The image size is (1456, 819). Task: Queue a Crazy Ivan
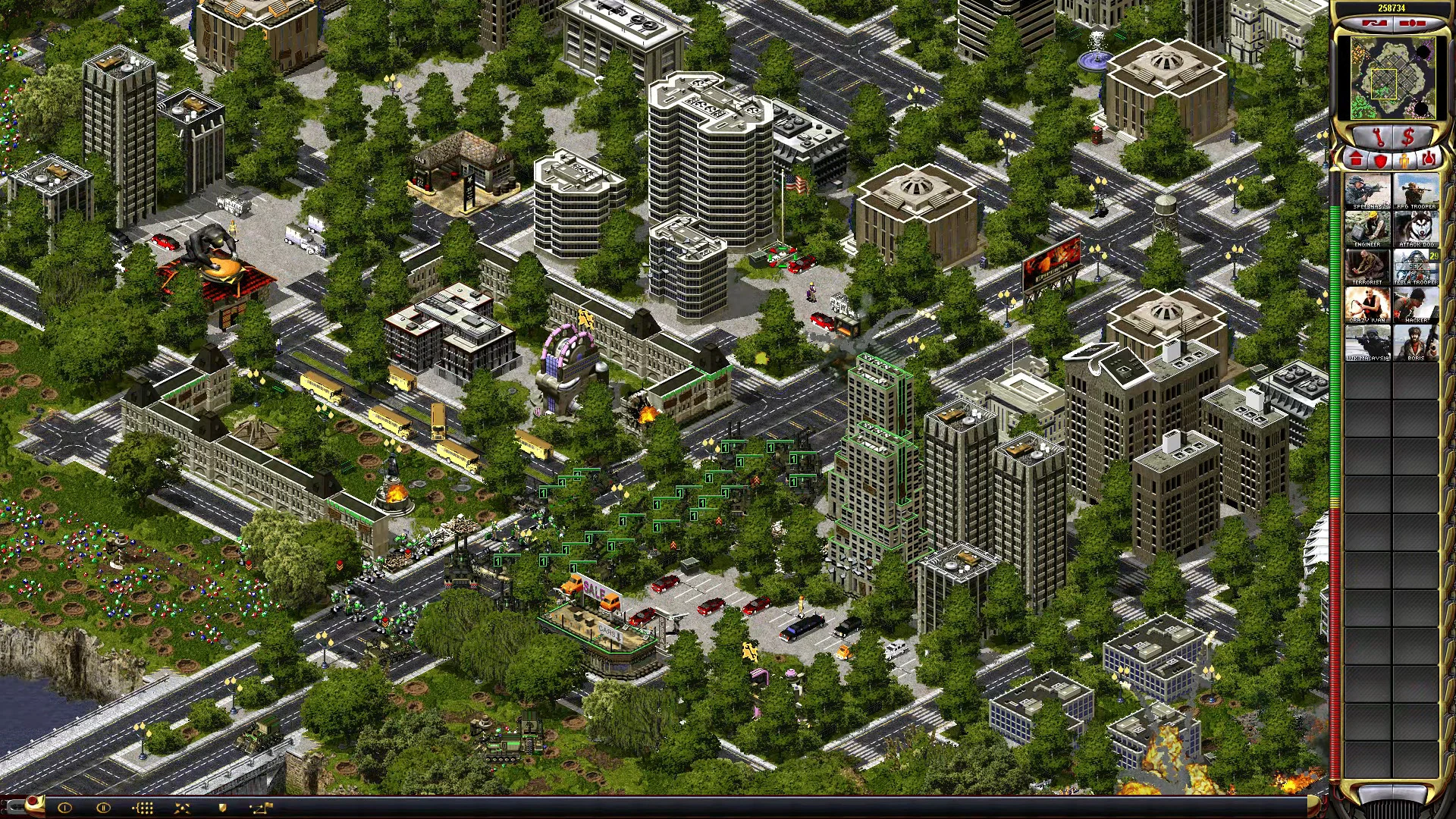pos(1368,304)
